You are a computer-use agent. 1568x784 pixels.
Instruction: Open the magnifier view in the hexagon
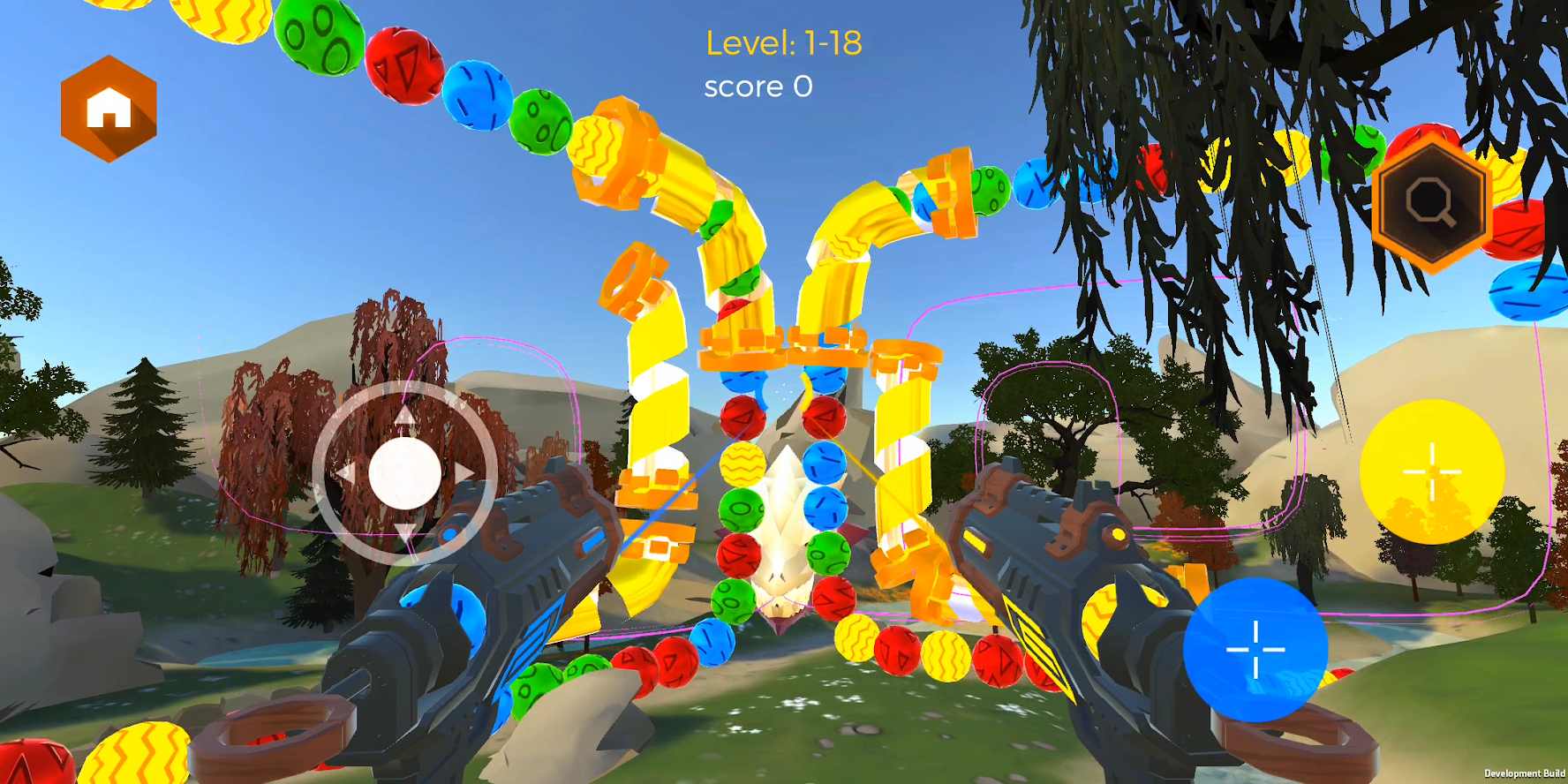coord(1430,203)
